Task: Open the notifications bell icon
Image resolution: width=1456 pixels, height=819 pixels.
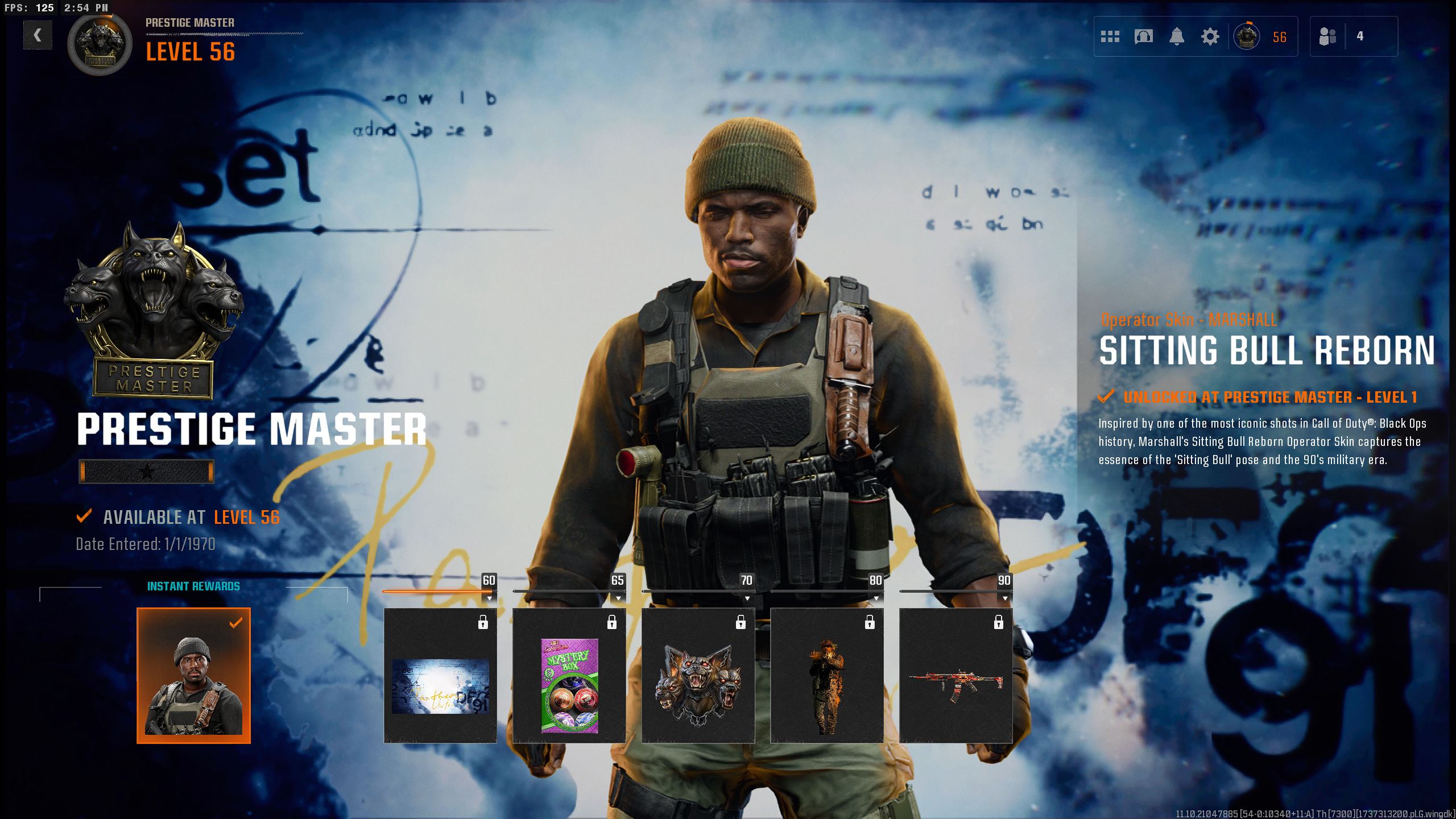Action: tap(1177, 36)
